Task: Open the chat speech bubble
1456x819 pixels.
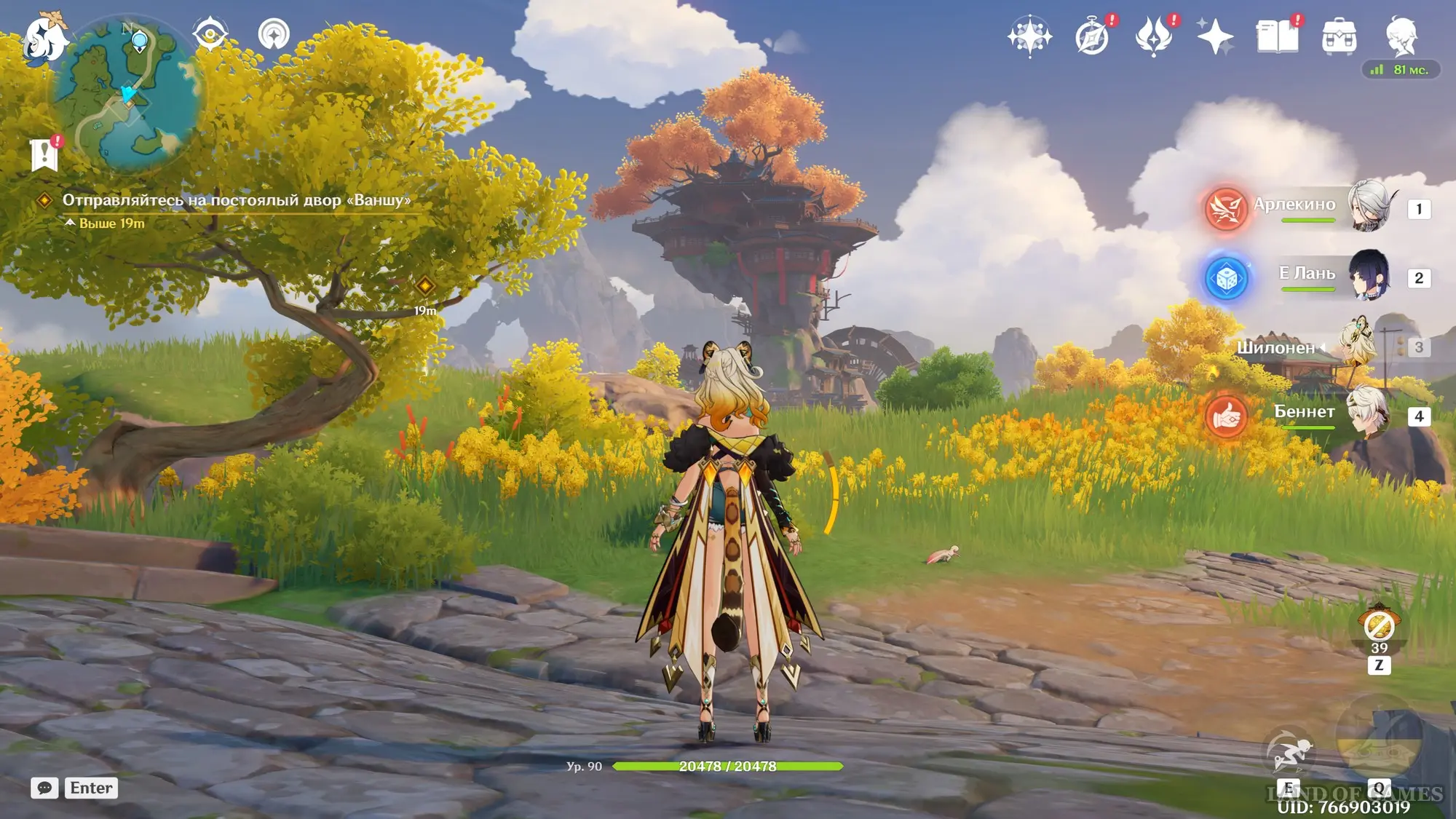Action: coord(44,788)
